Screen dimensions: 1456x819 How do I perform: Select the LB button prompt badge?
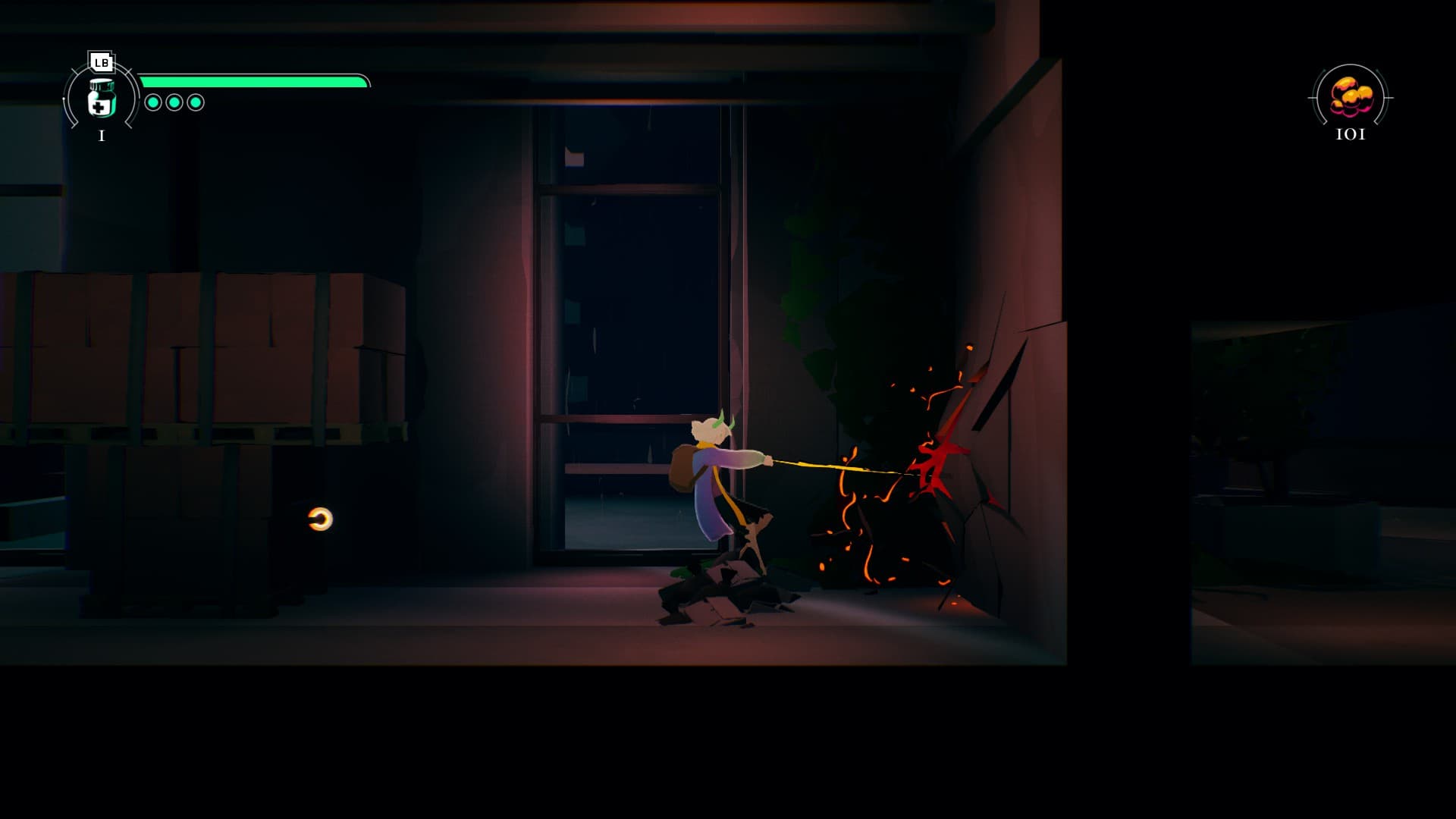pyautogui.click(x=101, y=61)
